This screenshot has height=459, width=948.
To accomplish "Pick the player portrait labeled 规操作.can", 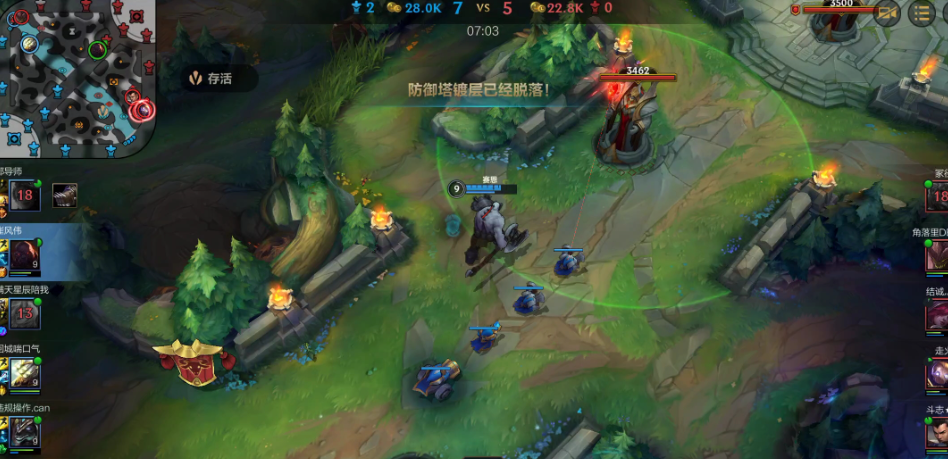I will click(x=24, y=432).
